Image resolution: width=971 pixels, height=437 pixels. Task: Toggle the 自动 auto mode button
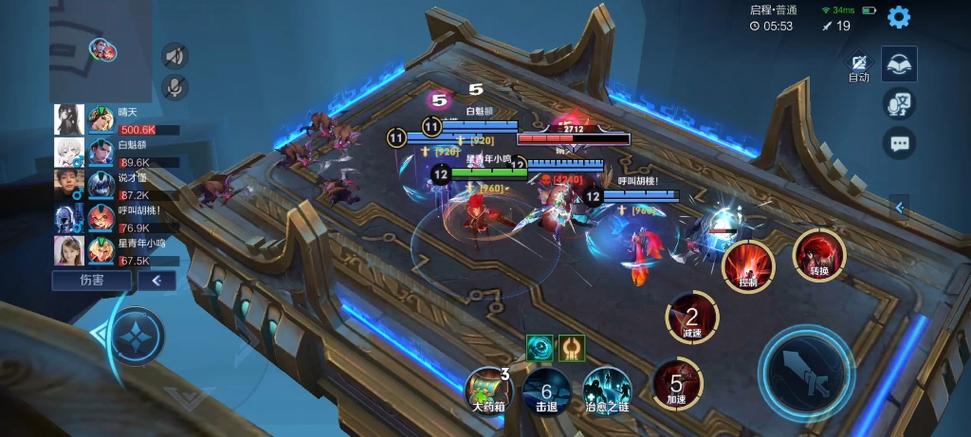[x=859, y=67]
